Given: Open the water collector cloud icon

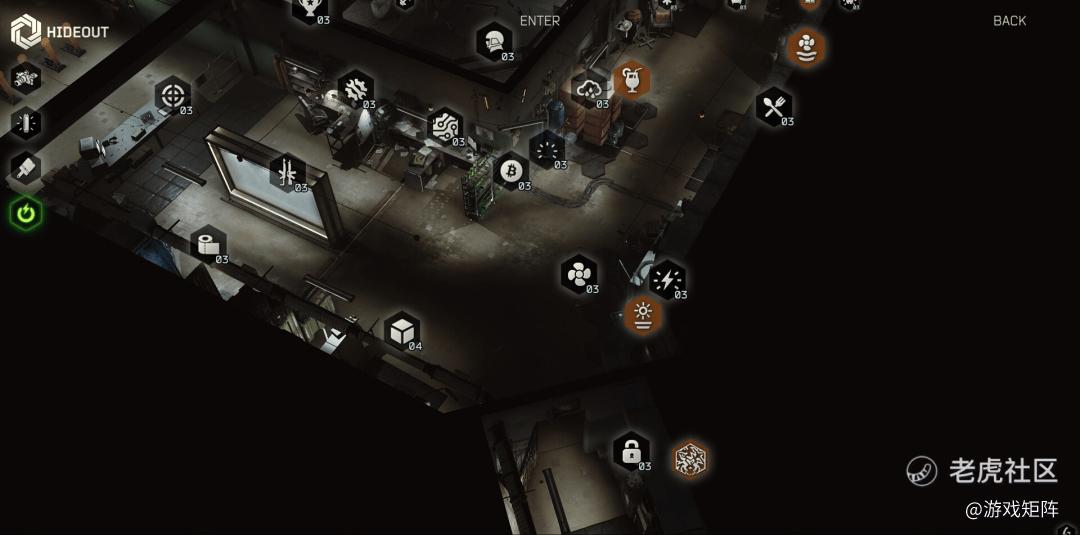Looking at the screenshot, I should (588, 90).
